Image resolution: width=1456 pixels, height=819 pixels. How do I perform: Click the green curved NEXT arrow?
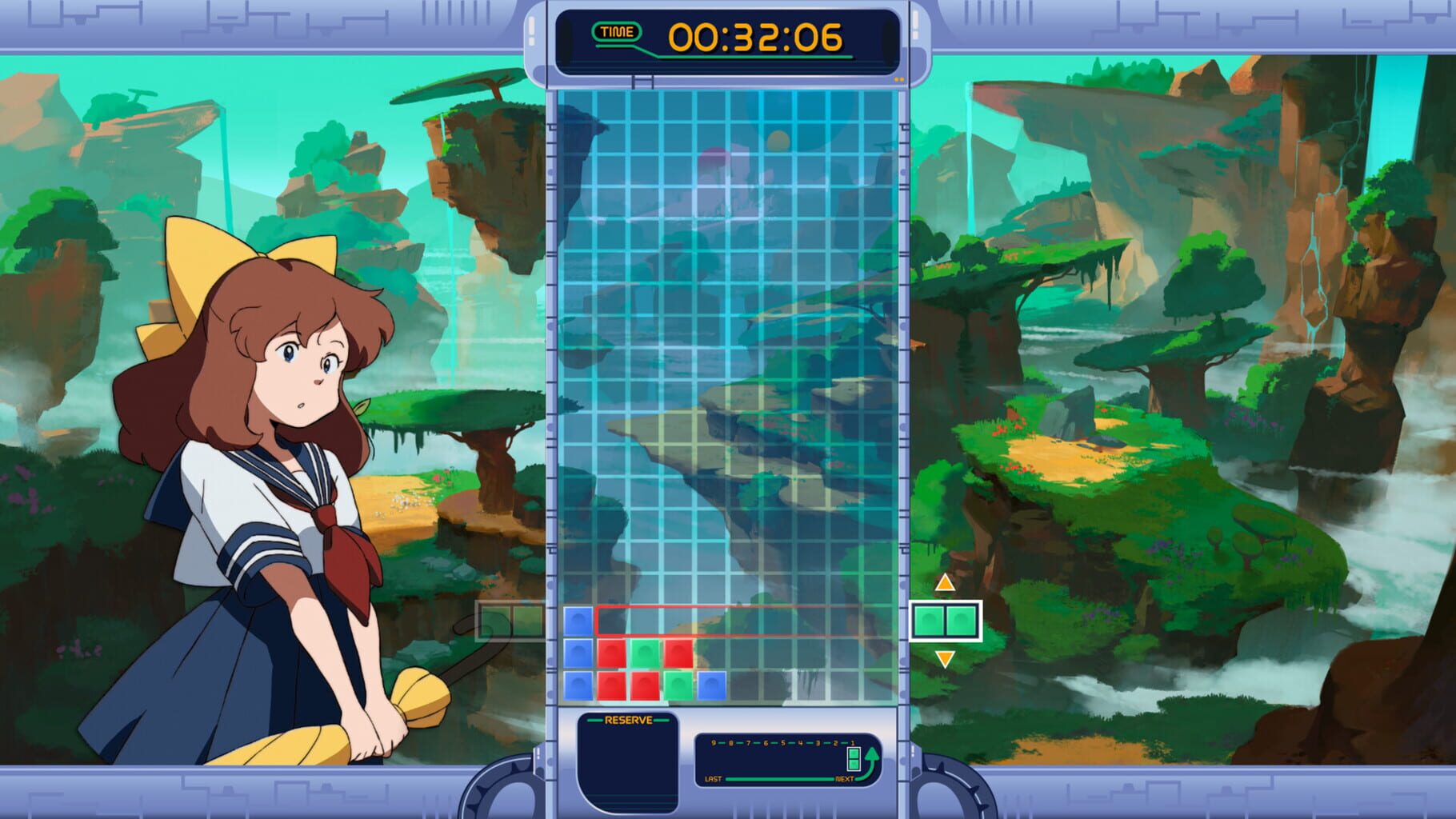pos(873,760)
